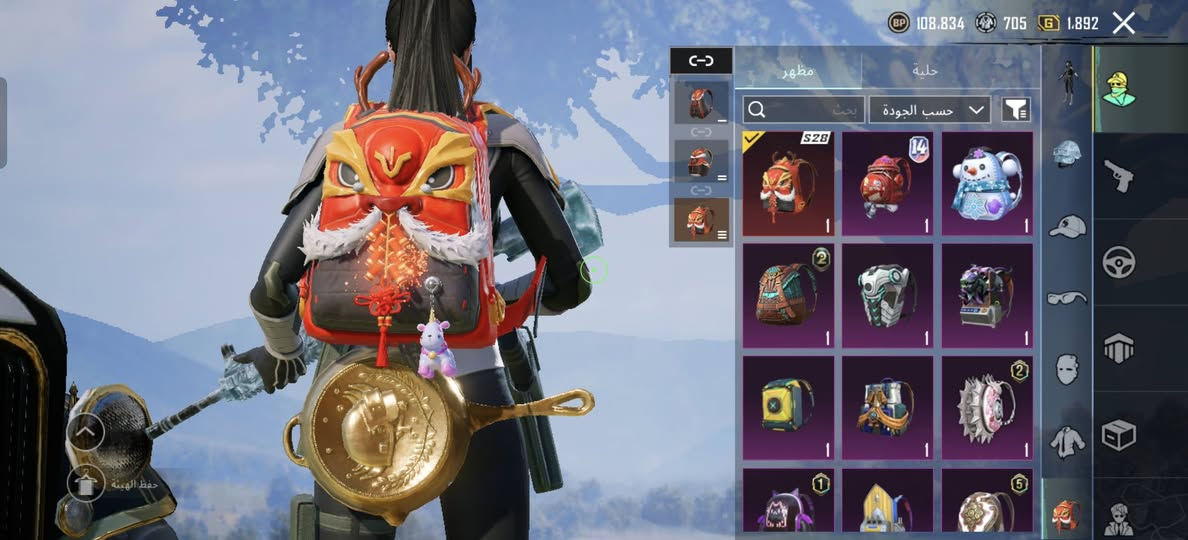The width and height of the screenshot is (1188, 540).
Task: Open the helmet category
Action: [x=1066, y=153]
